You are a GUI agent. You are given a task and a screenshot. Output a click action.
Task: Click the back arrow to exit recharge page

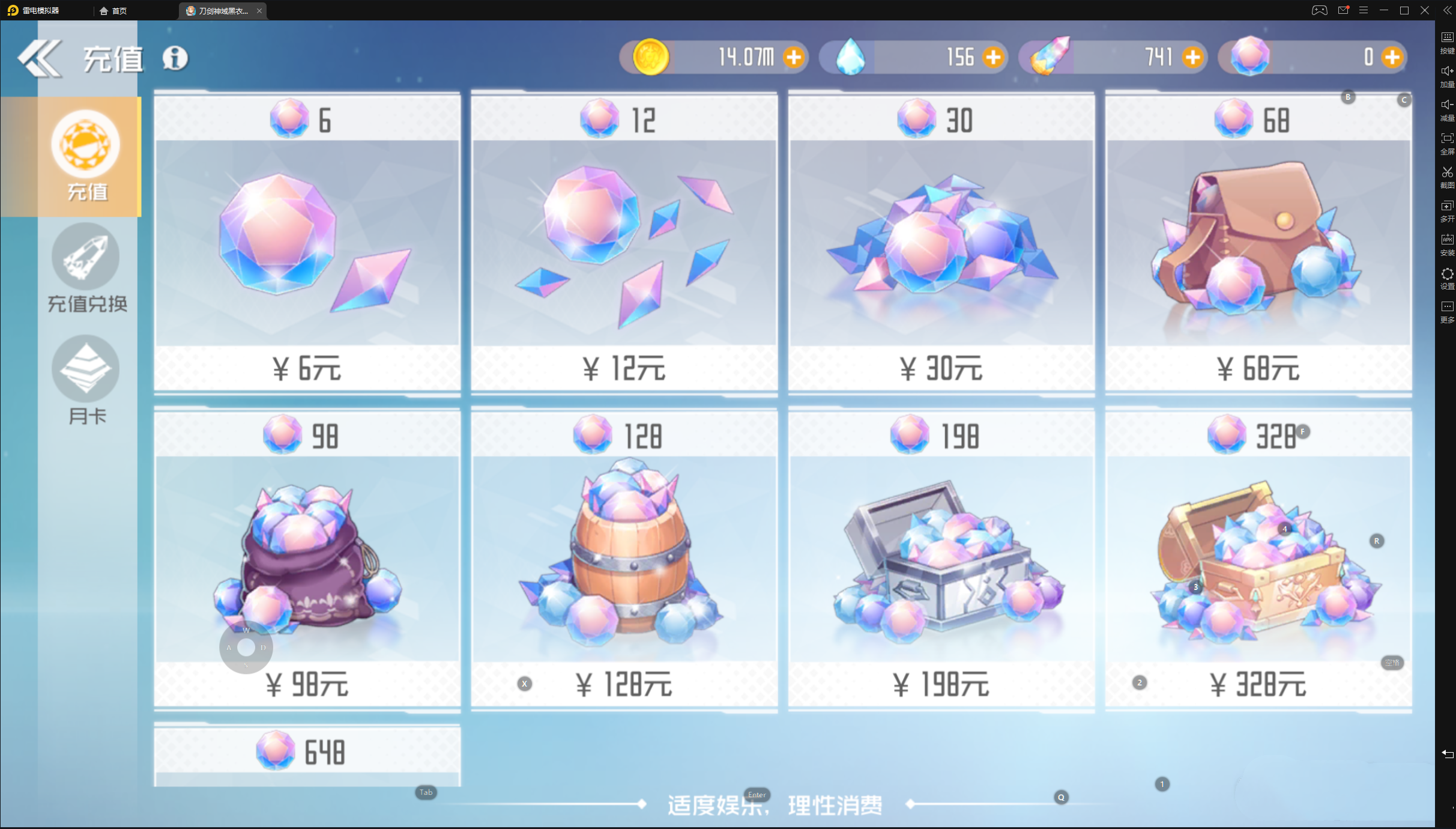click(x=40, y=58)
